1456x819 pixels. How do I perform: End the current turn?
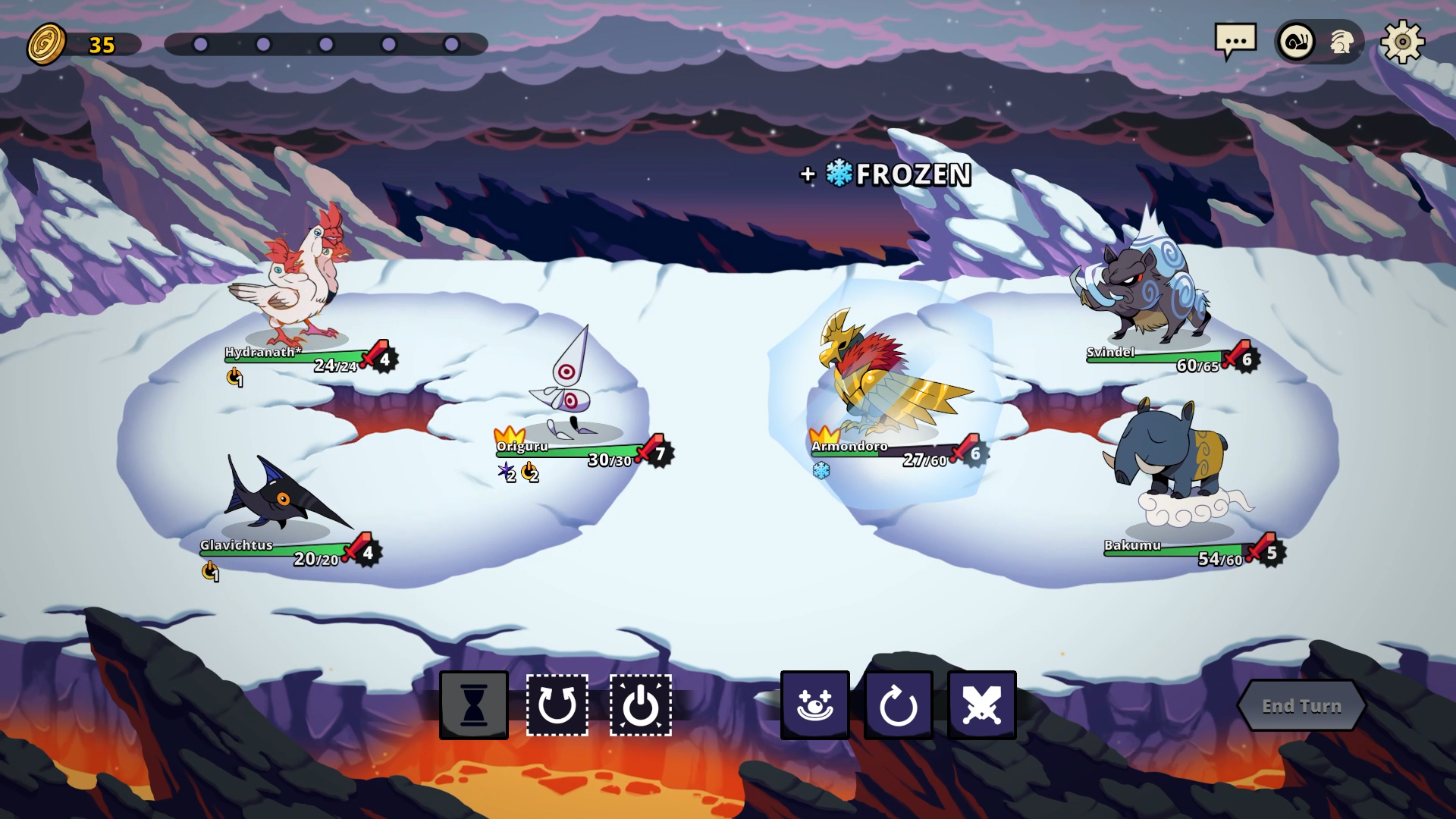coord(1301,706)
